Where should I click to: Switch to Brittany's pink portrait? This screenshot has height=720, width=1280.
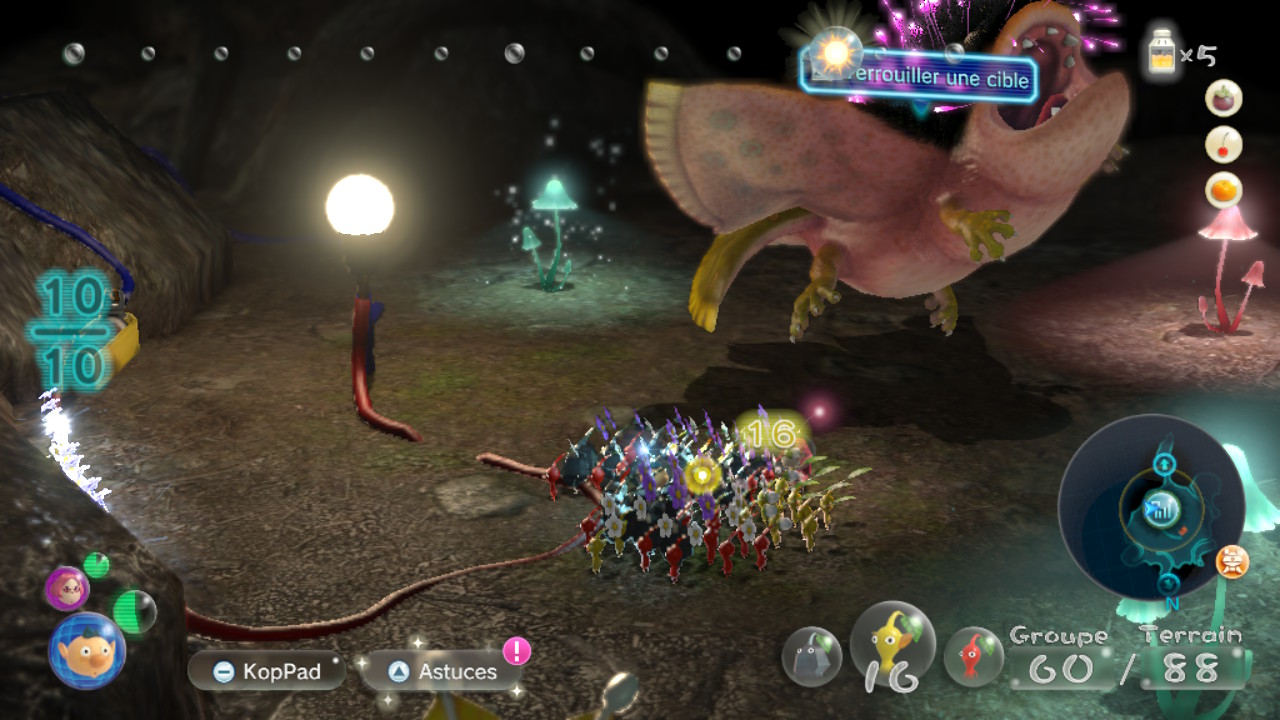pyautogui.click(x=67, y=588)
